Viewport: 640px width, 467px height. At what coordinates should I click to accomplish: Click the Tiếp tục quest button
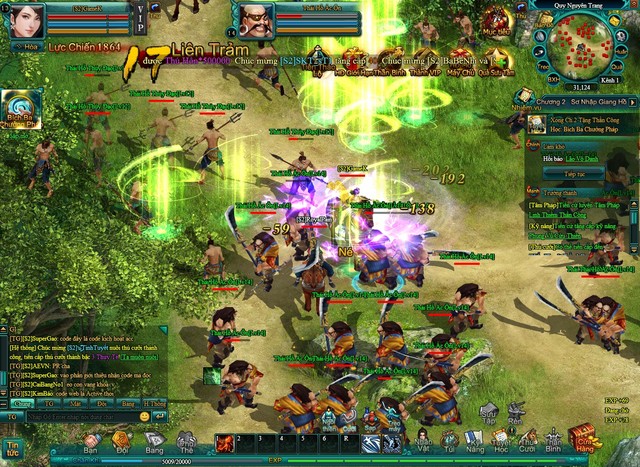click(x=556, y=172)
